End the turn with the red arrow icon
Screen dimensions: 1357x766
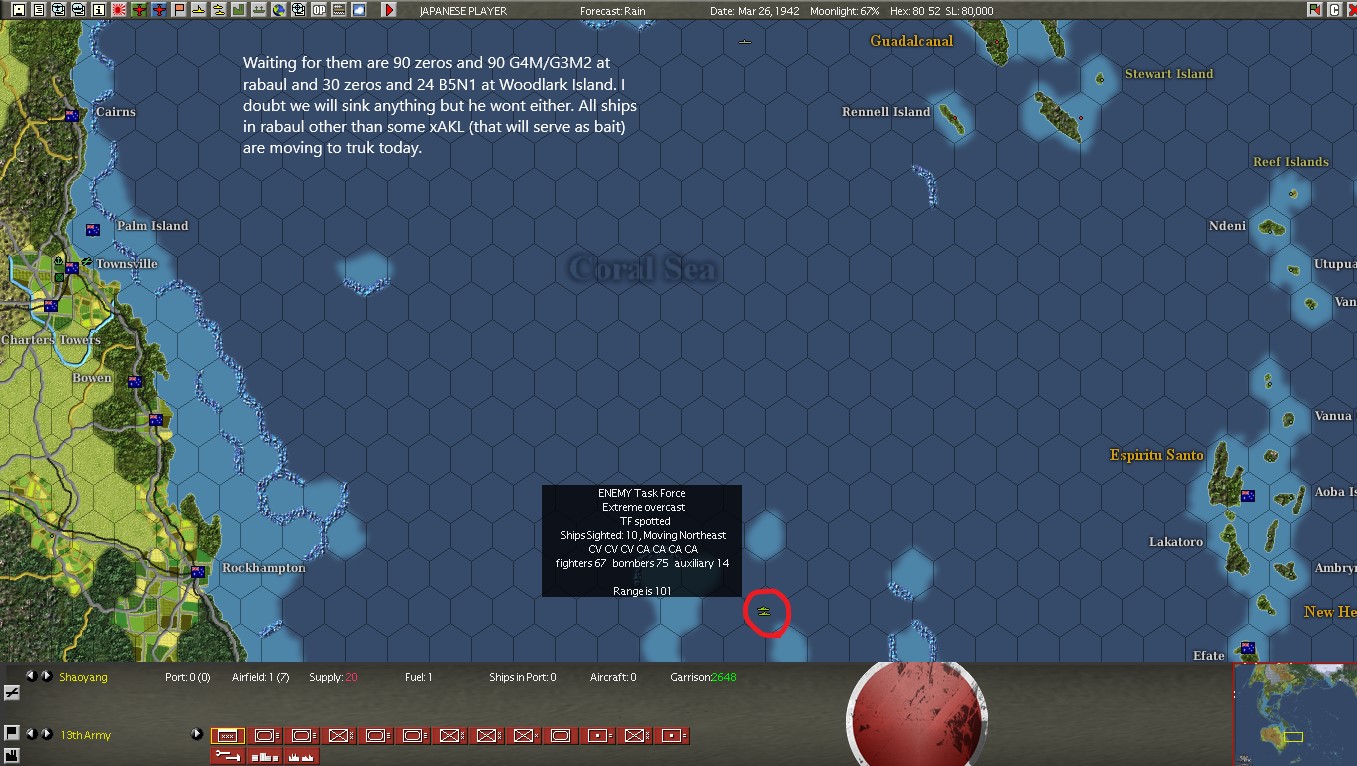pyautogui.click(x=388, y=10)
